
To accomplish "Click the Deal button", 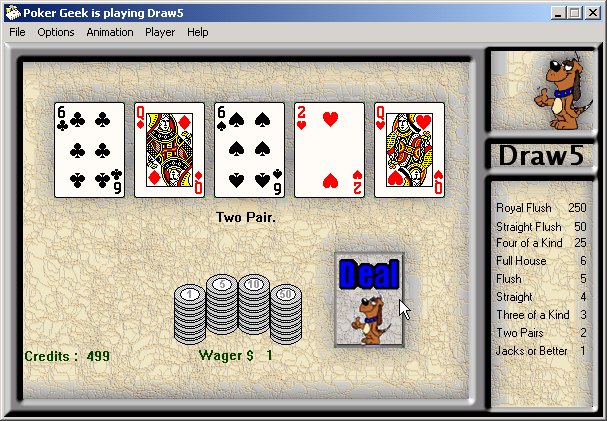I will coord(369,298).
